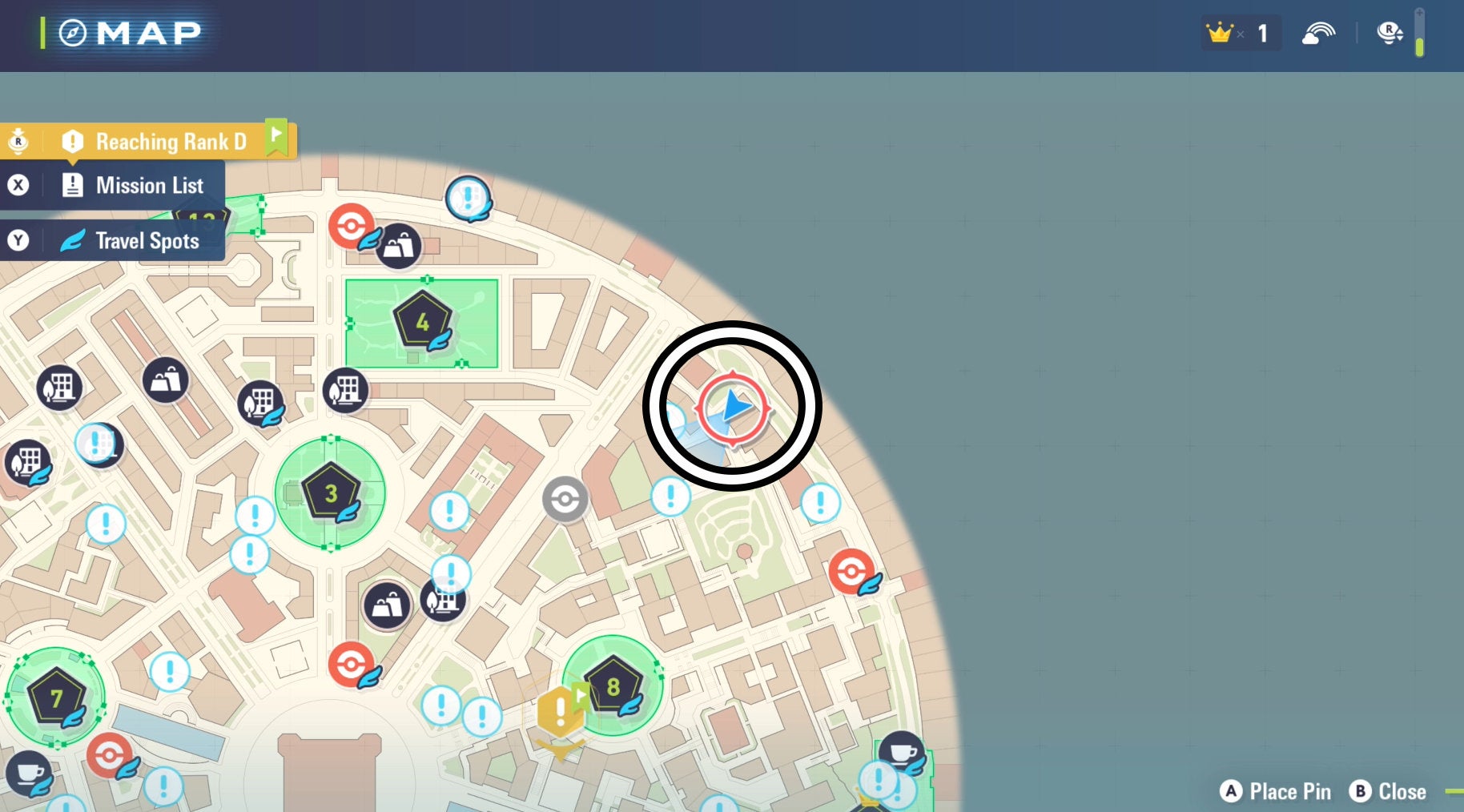Show the Travel Spots list
Image resolution: width=1464 pixels, height=812 pixels.
click(147, 241)
